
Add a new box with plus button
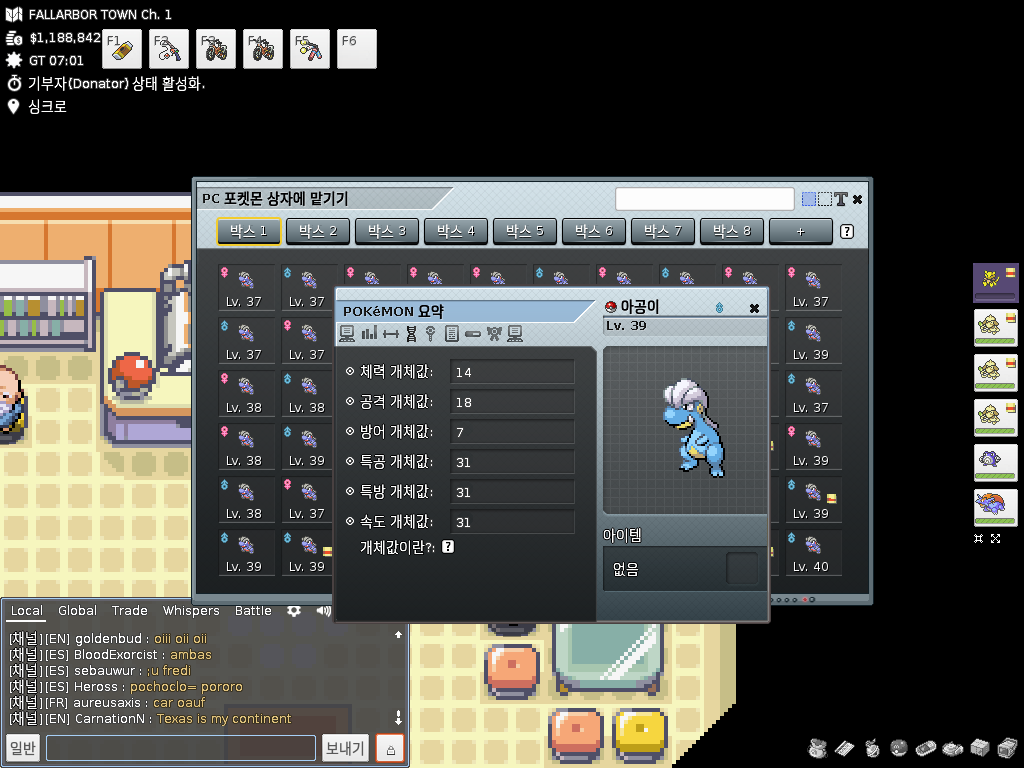(800, 232)
